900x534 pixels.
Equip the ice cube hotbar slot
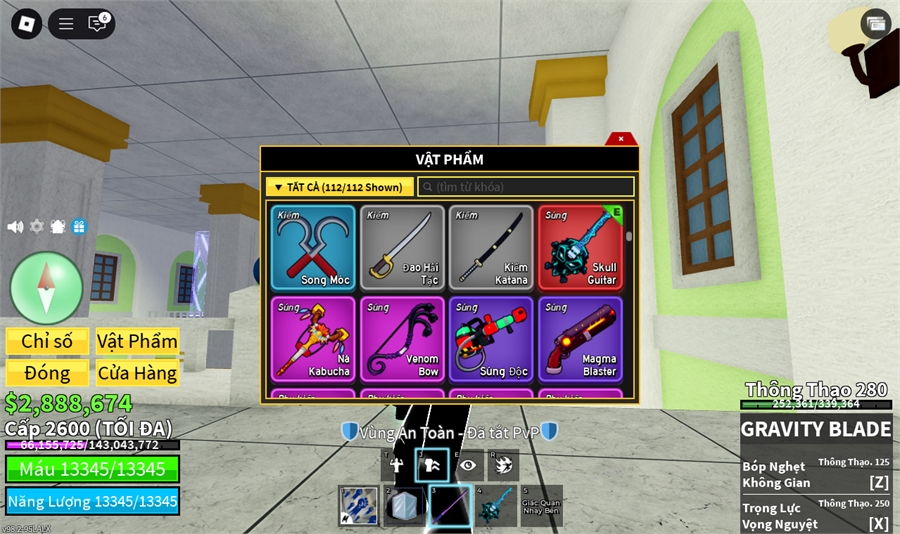coord(403,506)
